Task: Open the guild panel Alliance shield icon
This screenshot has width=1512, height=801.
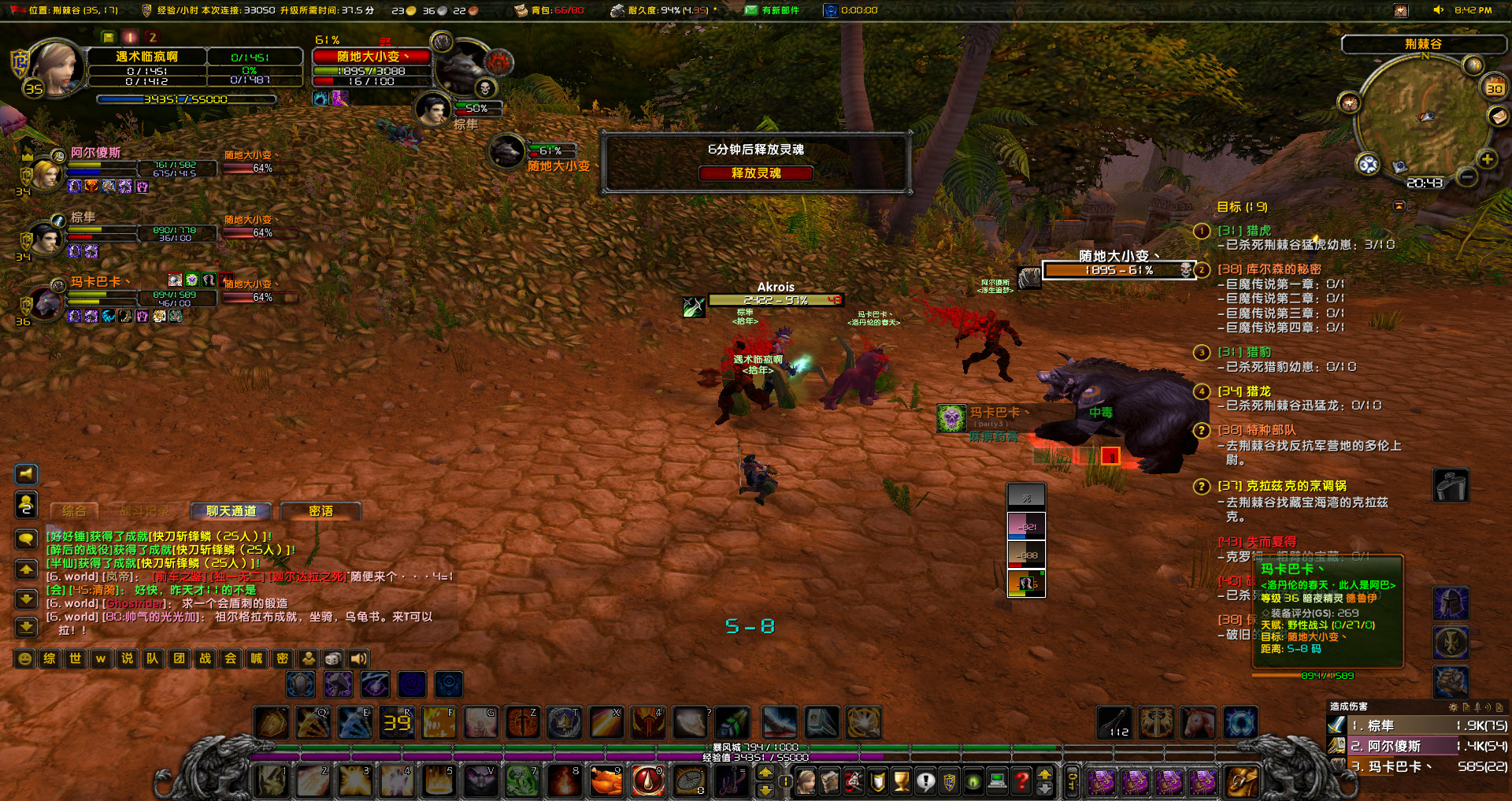Action: coord(949,781)
